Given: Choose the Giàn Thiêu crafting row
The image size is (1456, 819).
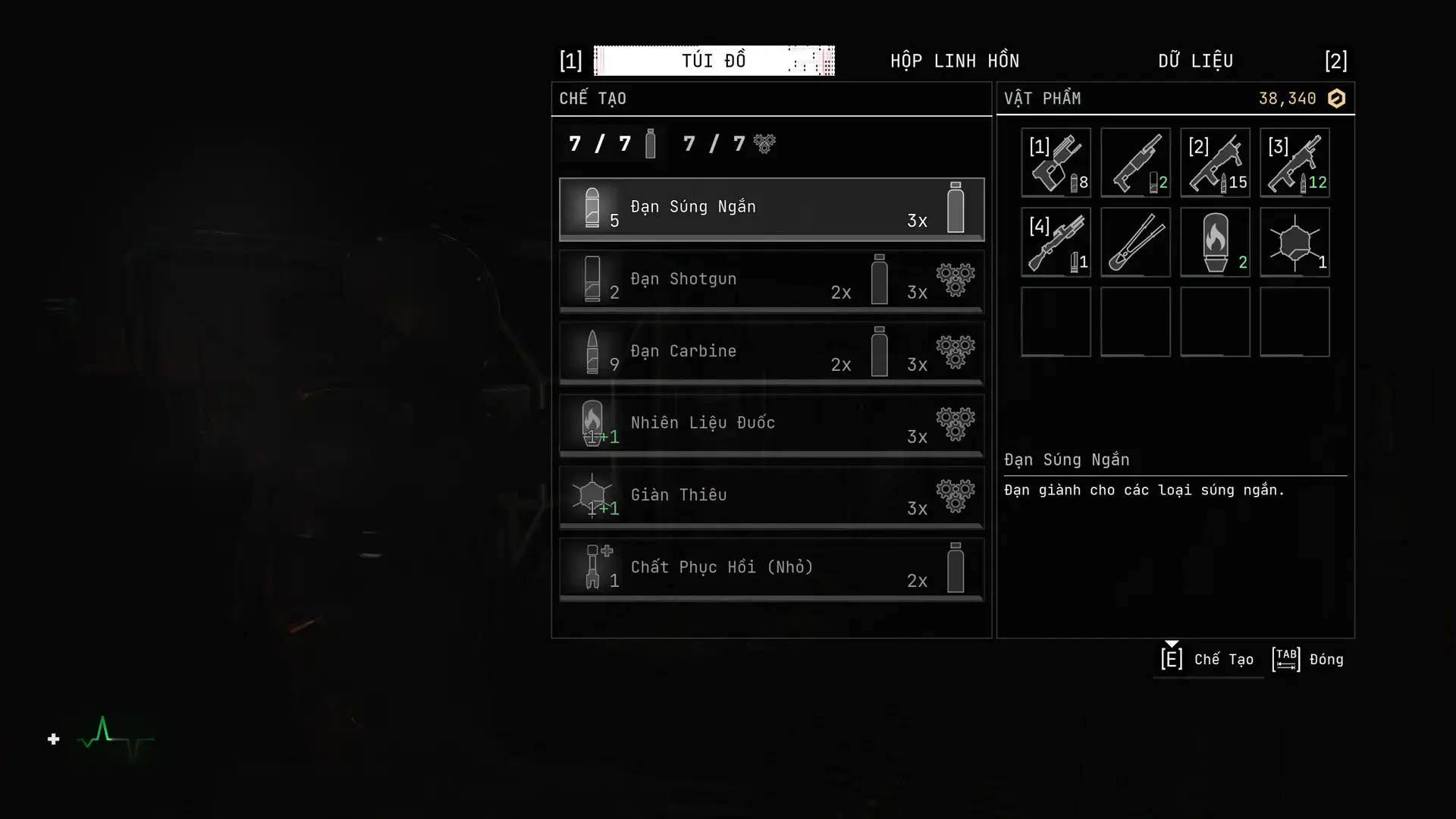Looking at the screenshot, I should pos(771,497).
